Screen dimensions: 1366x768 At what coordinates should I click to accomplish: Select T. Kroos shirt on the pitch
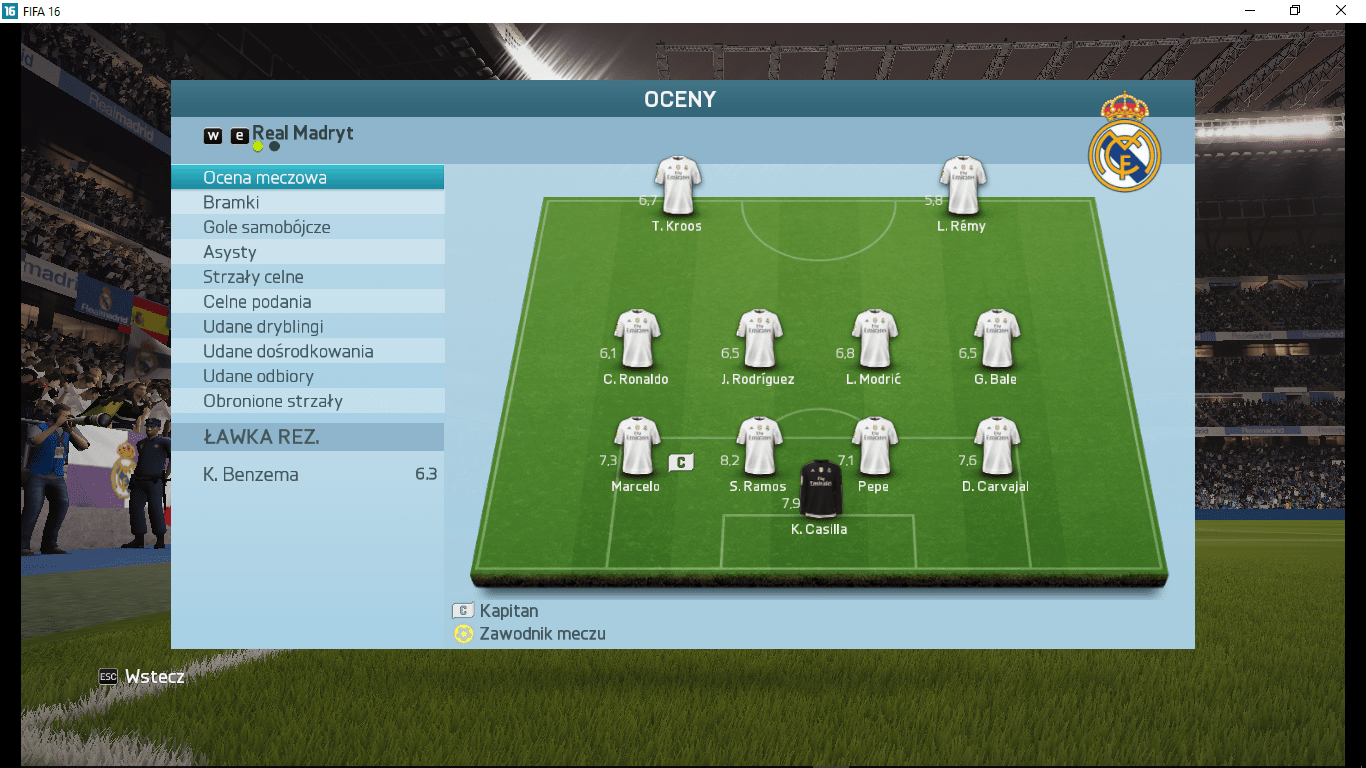677,186
